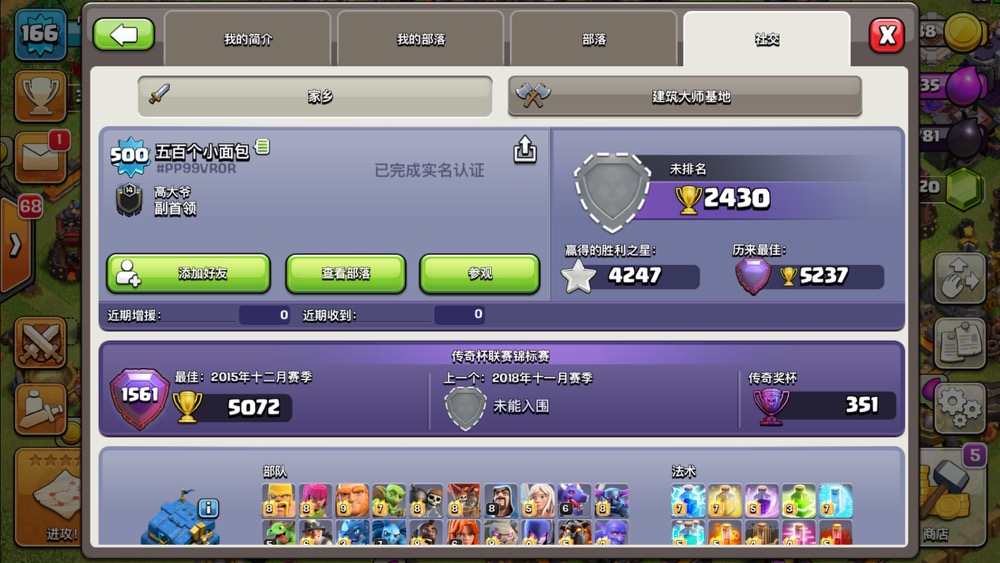Expand the side panel arrow tab
Screen dimensions: 1000x563
[16, 245]
